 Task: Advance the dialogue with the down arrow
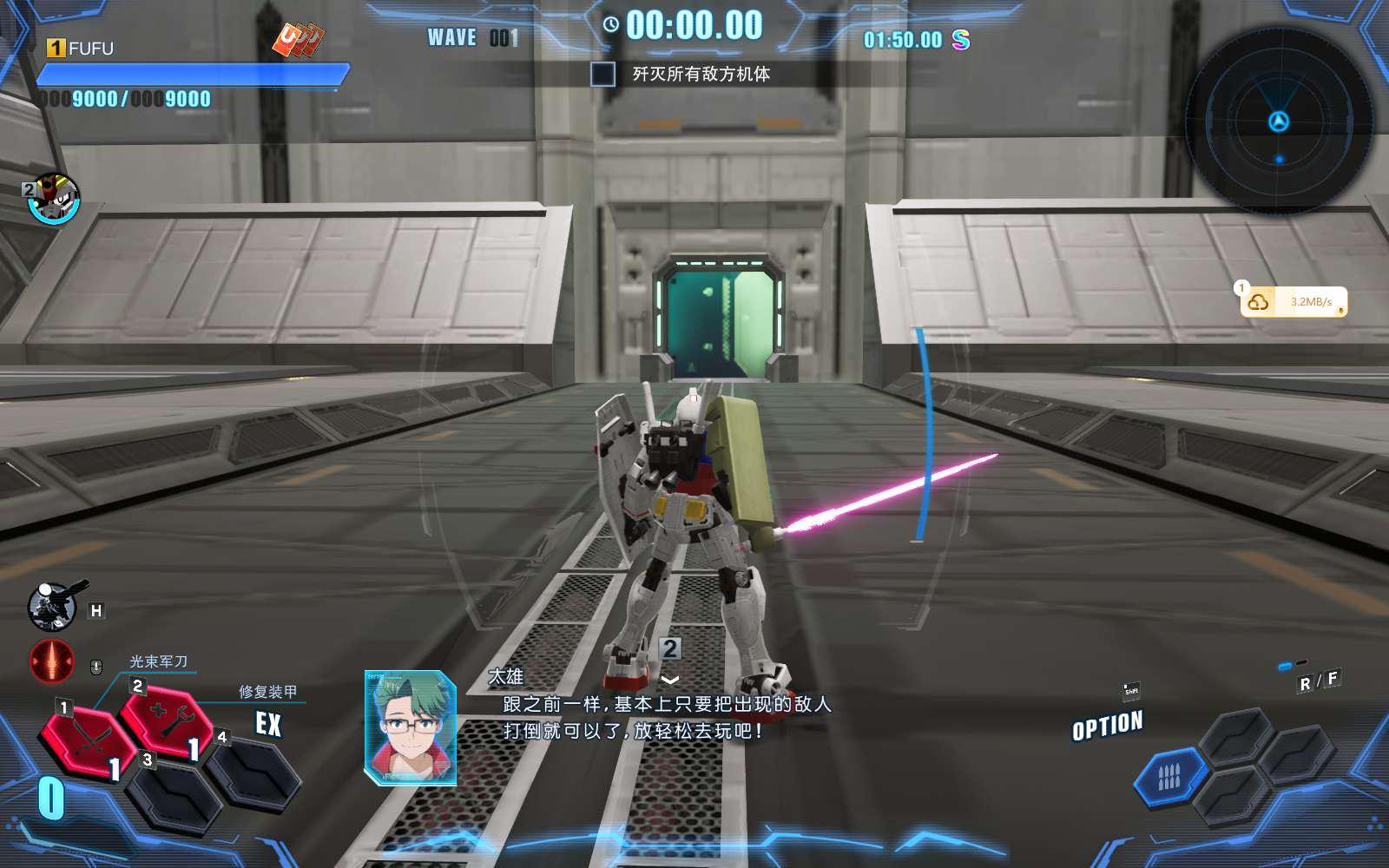(670, 680)
